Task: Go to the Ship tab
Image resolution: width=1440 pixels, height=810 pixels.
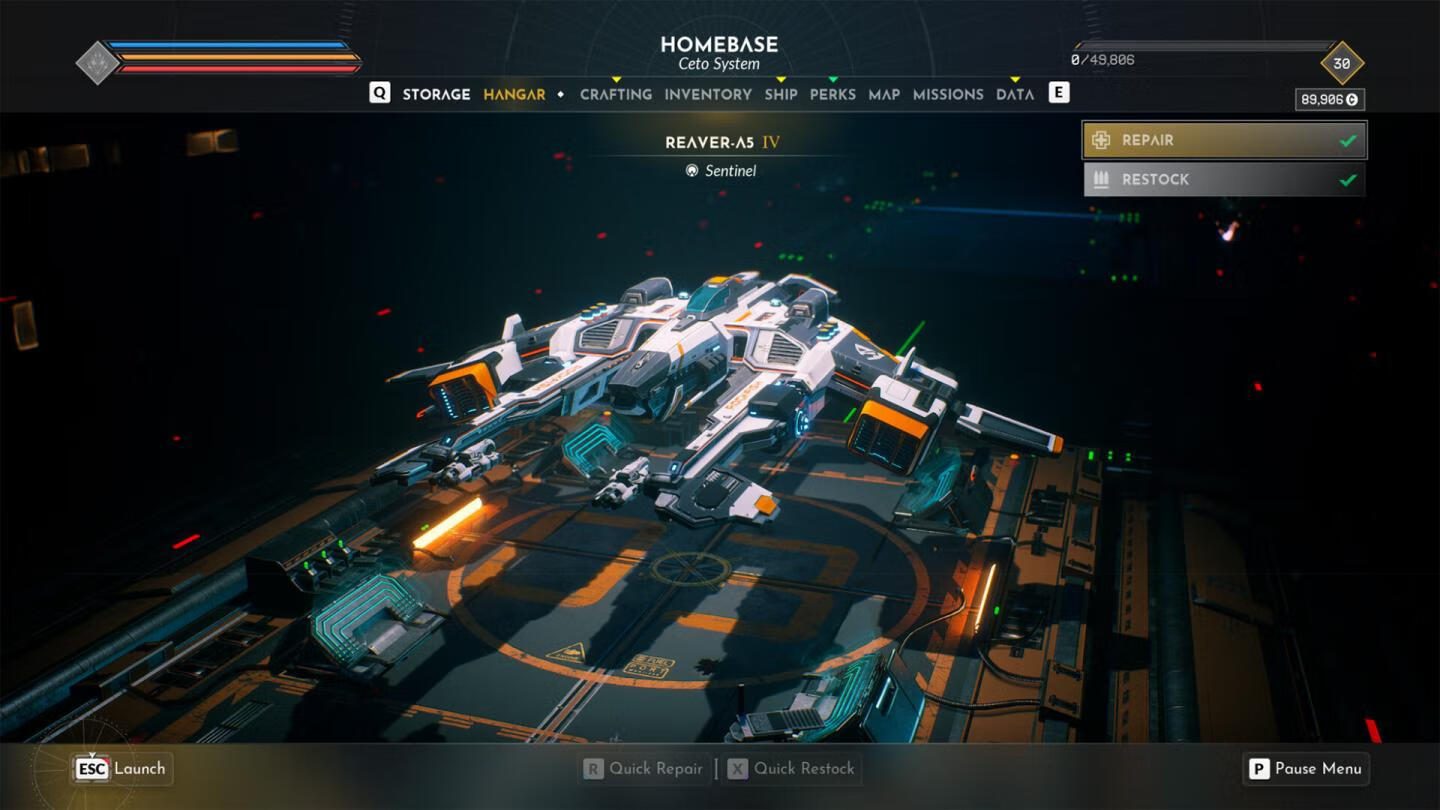Action: pyautogui.click(x=781, y=94)
